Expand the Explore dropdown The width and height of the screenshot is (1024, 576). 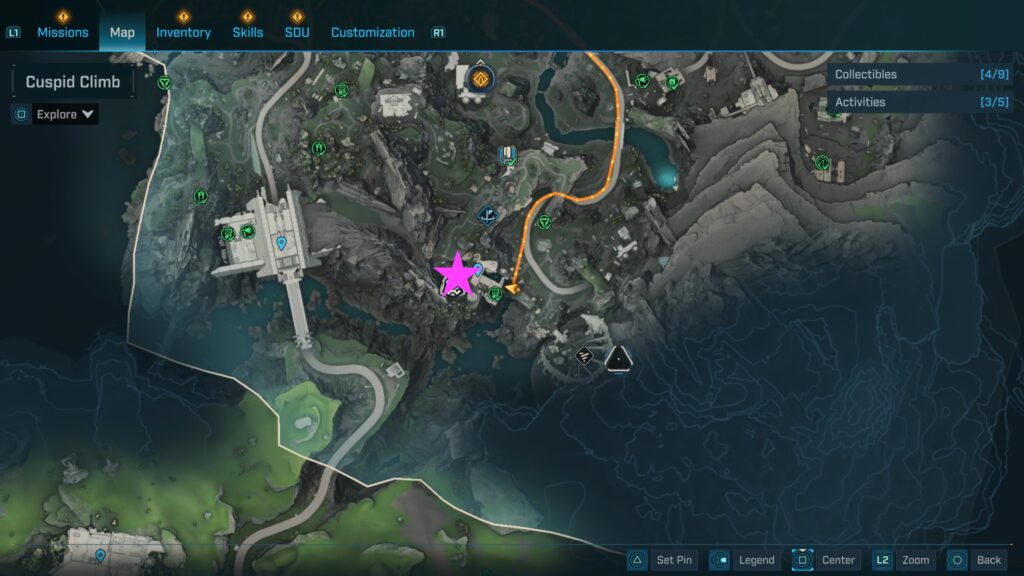coord(66,114)
